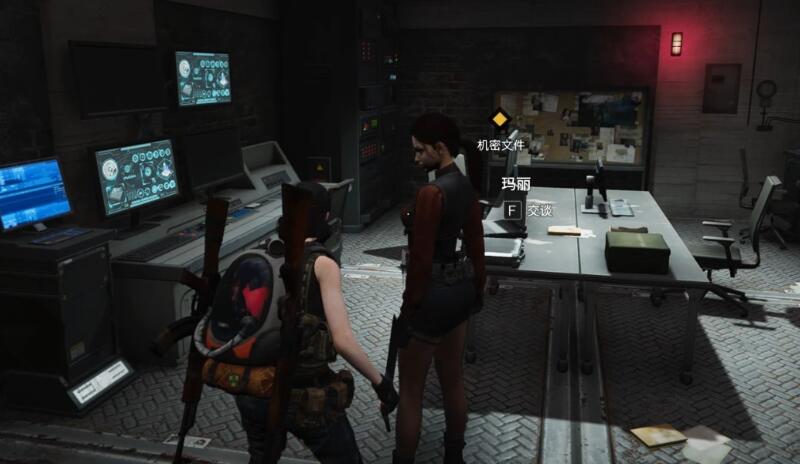Select the yellow diamond 机密文件 objective marker
The width and height of the screenshot is (800, 464).
(499, 121)
